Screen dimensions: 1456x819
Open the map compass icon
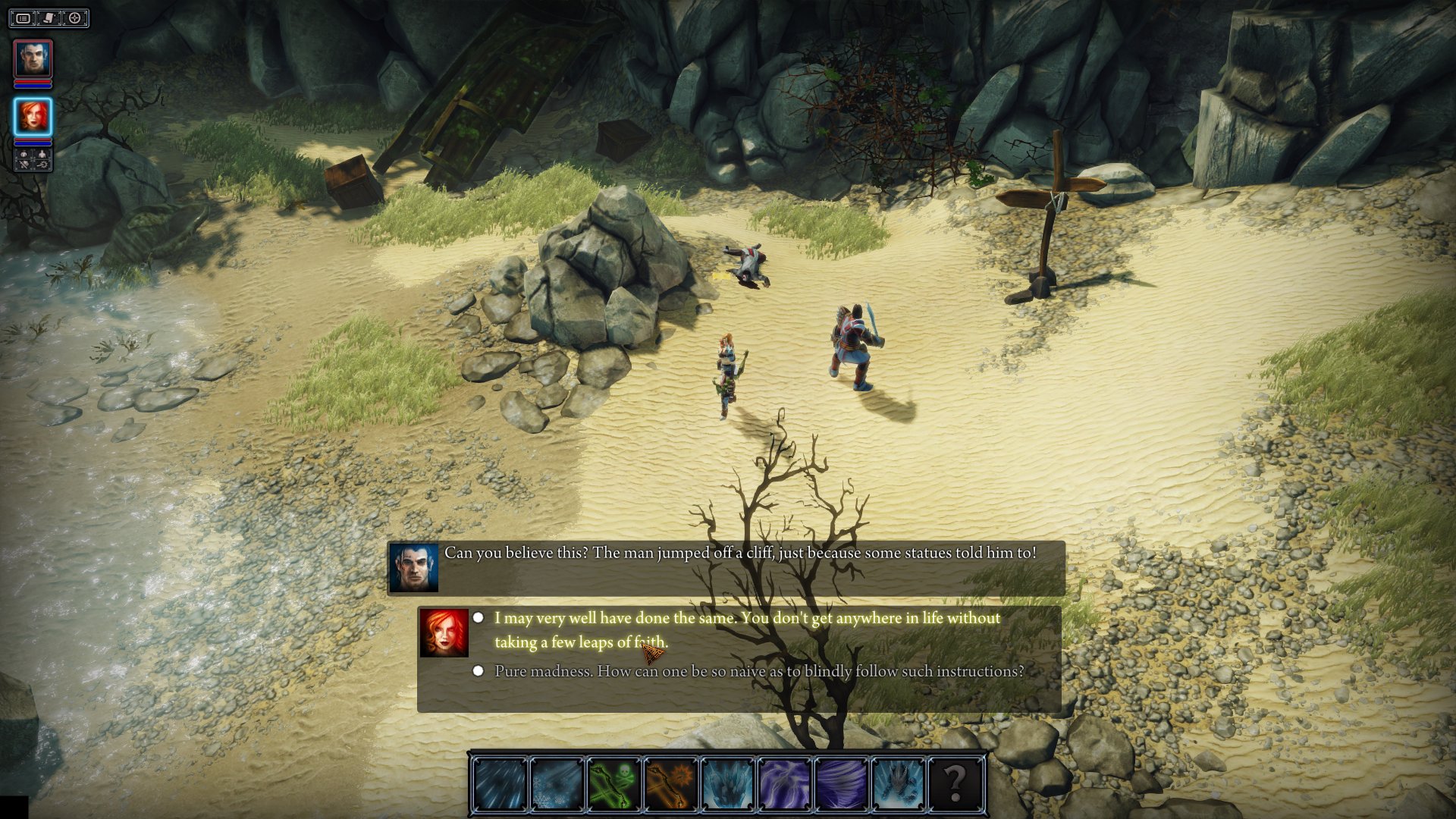click(75, 18)
